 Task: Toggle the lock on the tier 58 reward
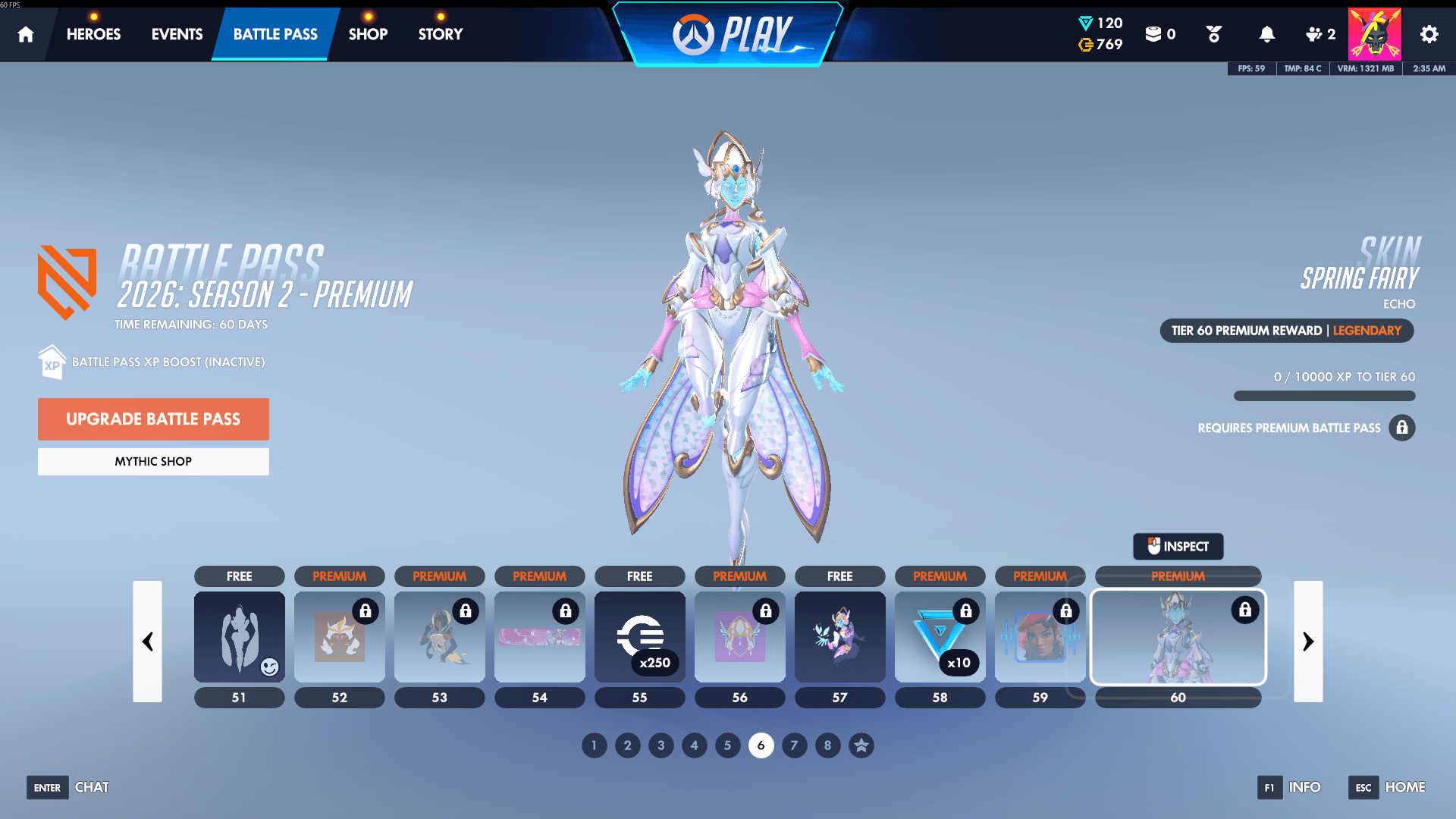[966, 611]
